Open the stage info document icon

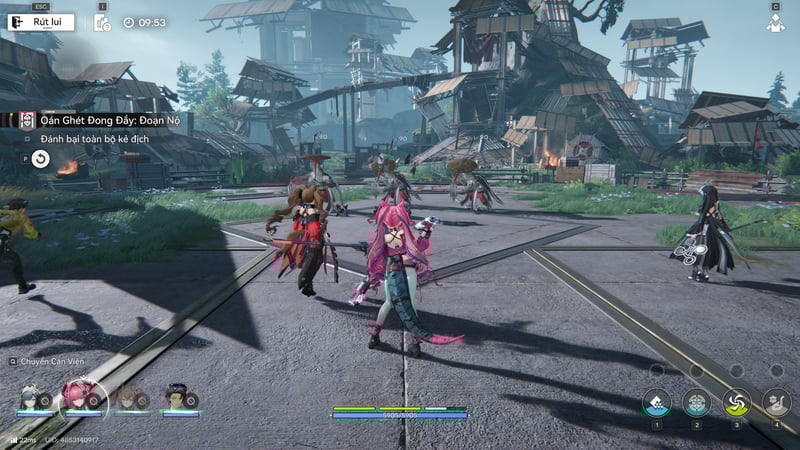click(102, 22)
